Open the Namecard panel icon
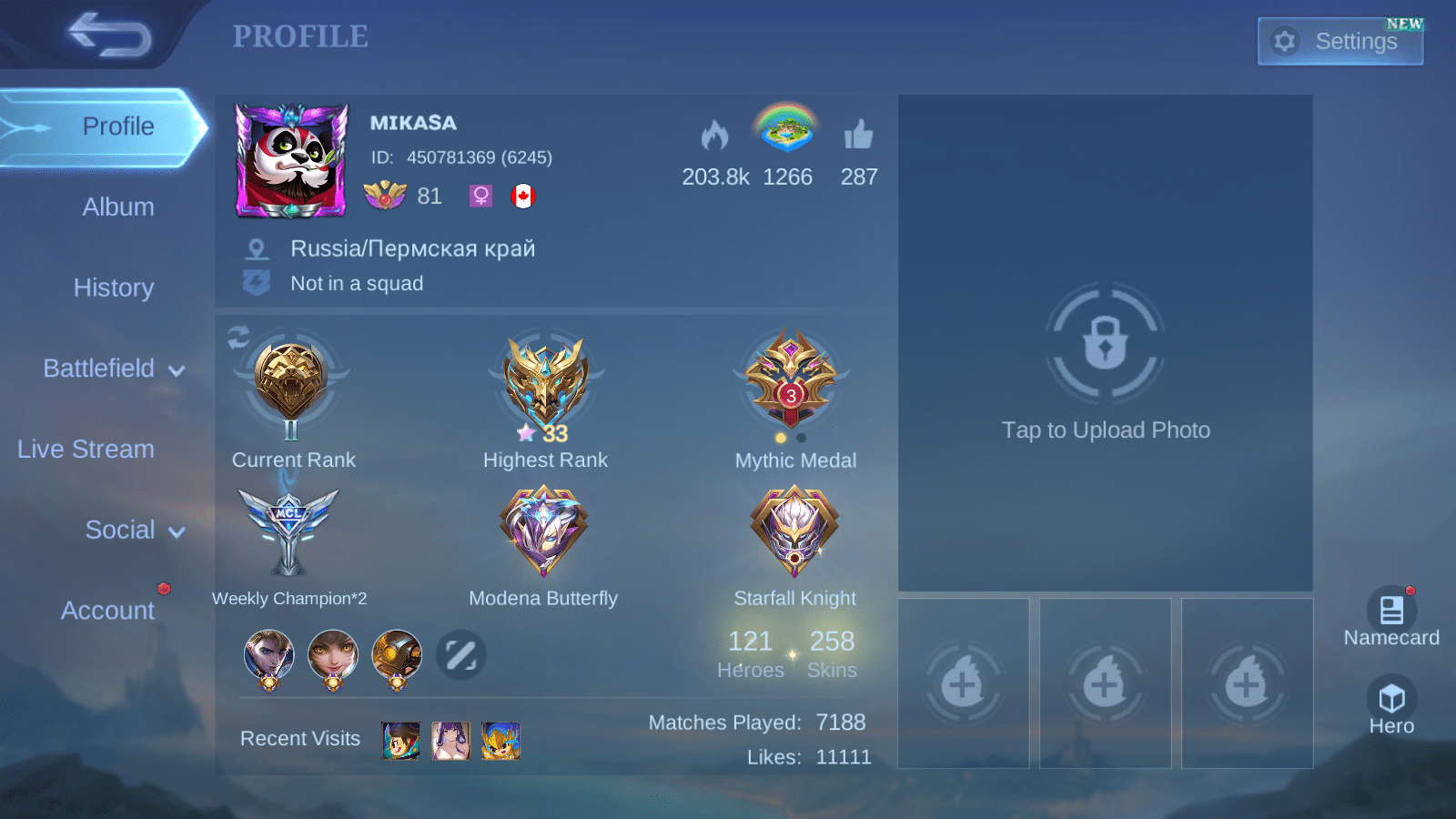Viewport: 1456px width, 819px height. coord(1390,608)
